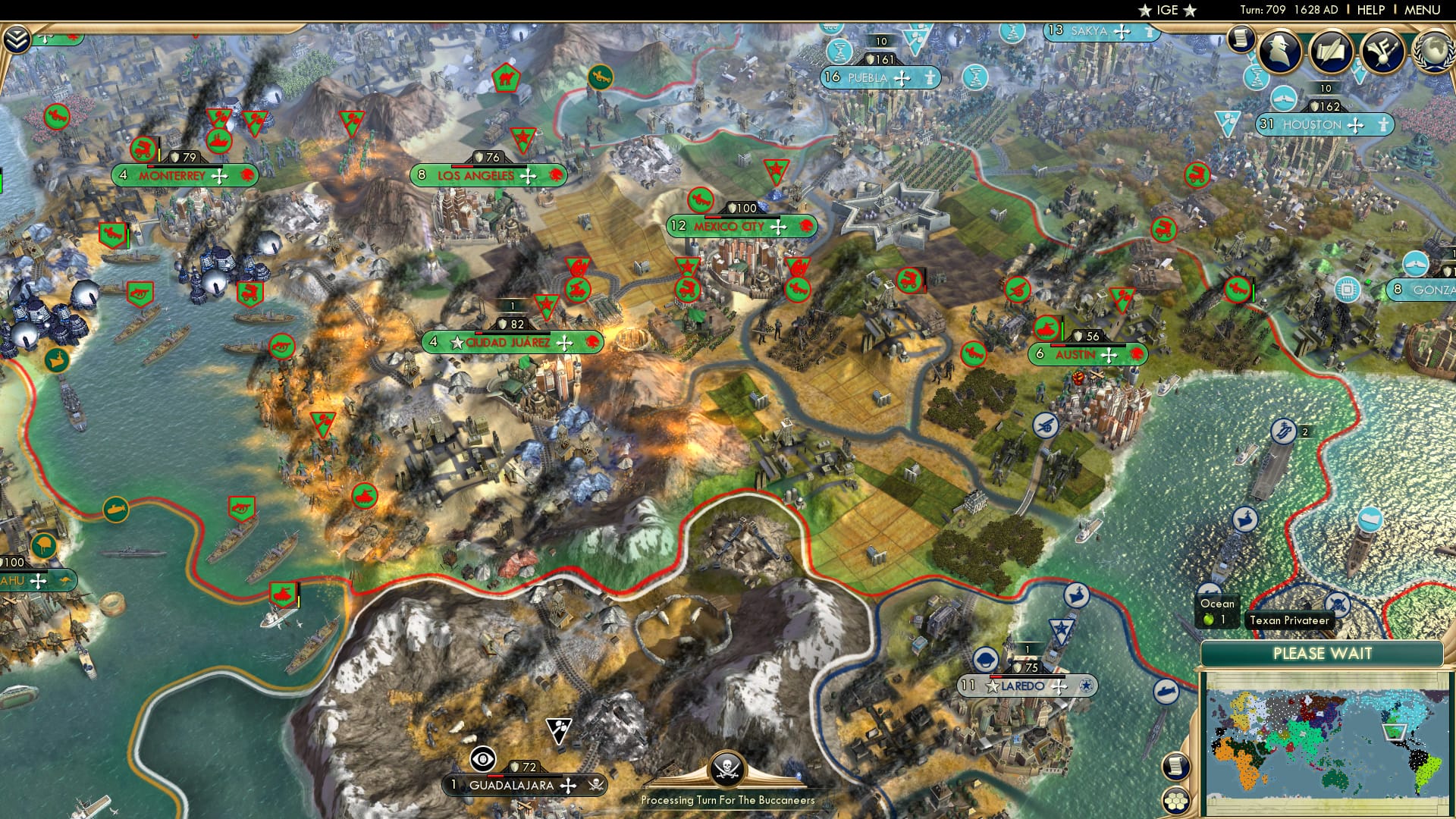Click the green camel unit flag near the mountains
Screen dimensions: 1456x819
[506, 77]
